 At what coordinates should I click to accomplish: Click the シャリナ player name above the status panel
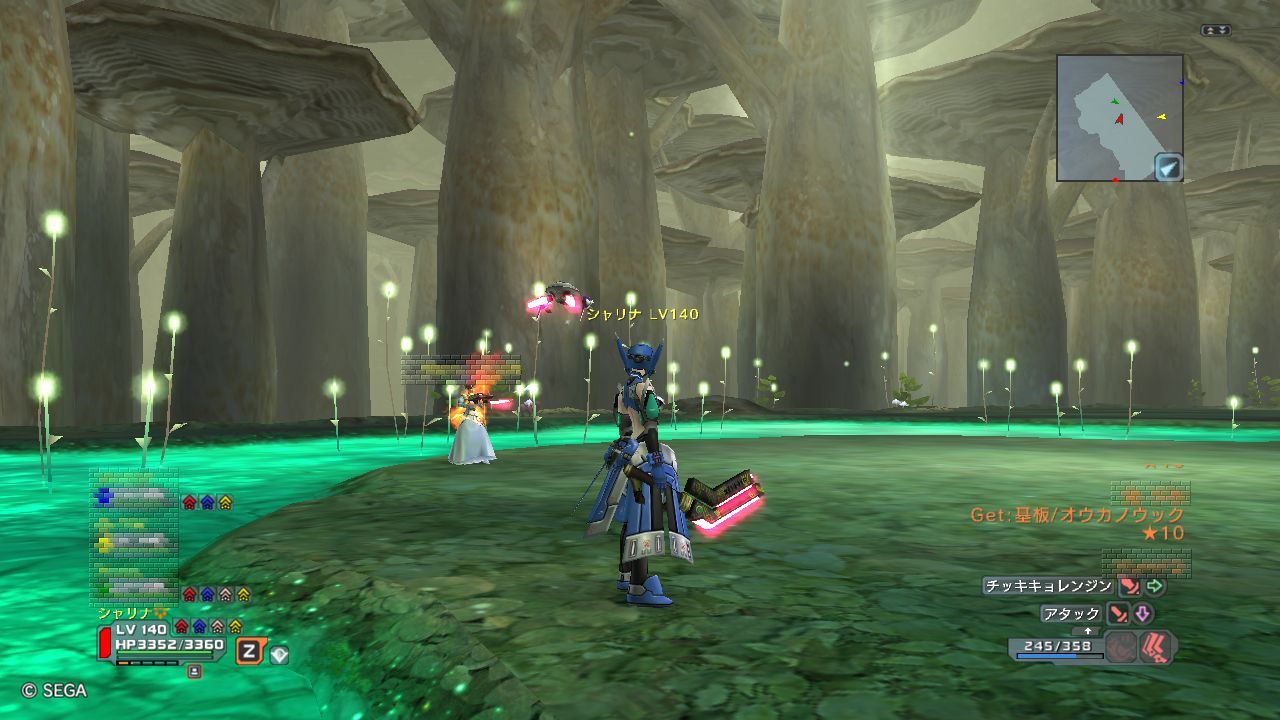(122, 612)
